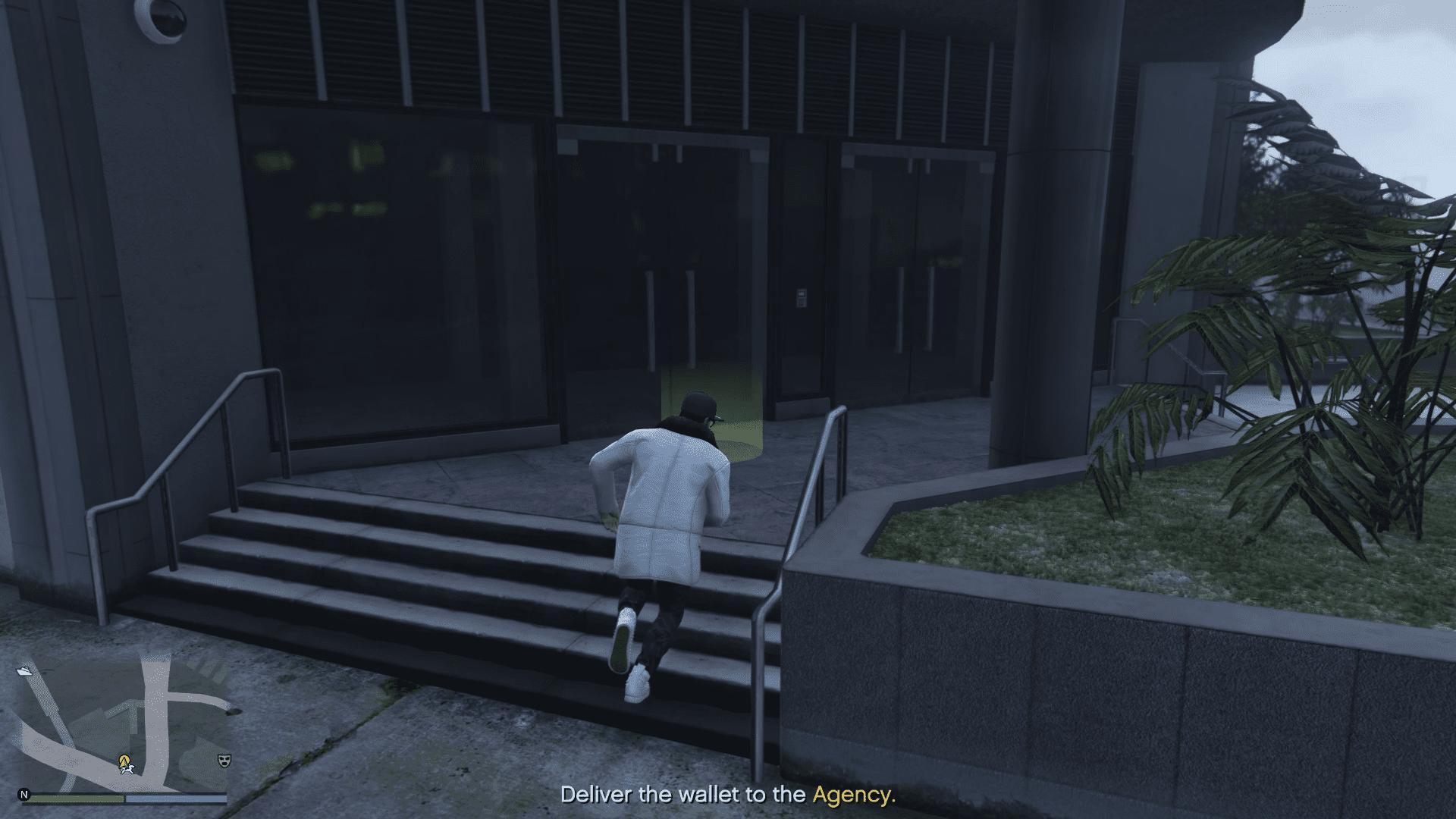
Task: Click the word Agency in the objective text
Action: (x=854, y=795)
